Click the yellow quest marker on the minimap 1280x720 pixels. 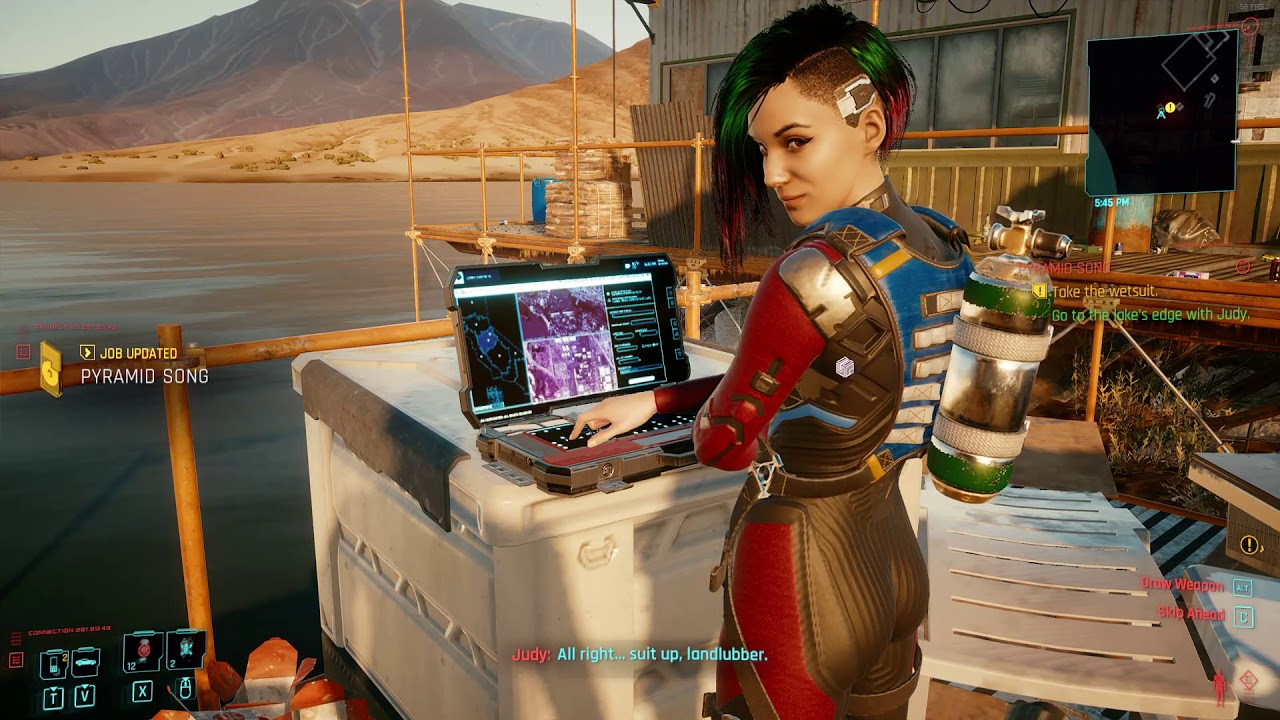(x=1170, y=107)
